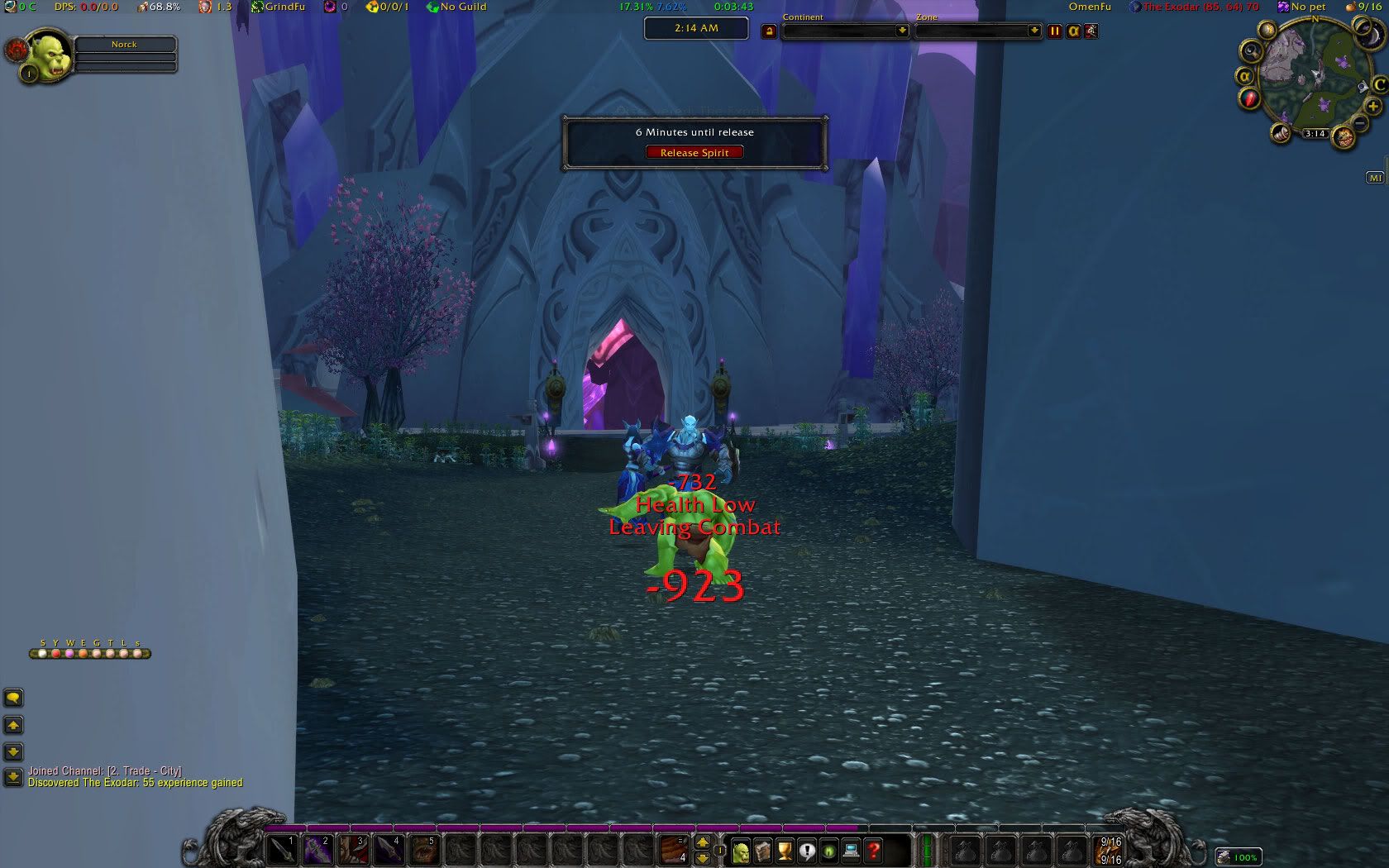Zoom out the minimap with minus button
This screenshot has height=868, width=1389.
pos(1359,124)
